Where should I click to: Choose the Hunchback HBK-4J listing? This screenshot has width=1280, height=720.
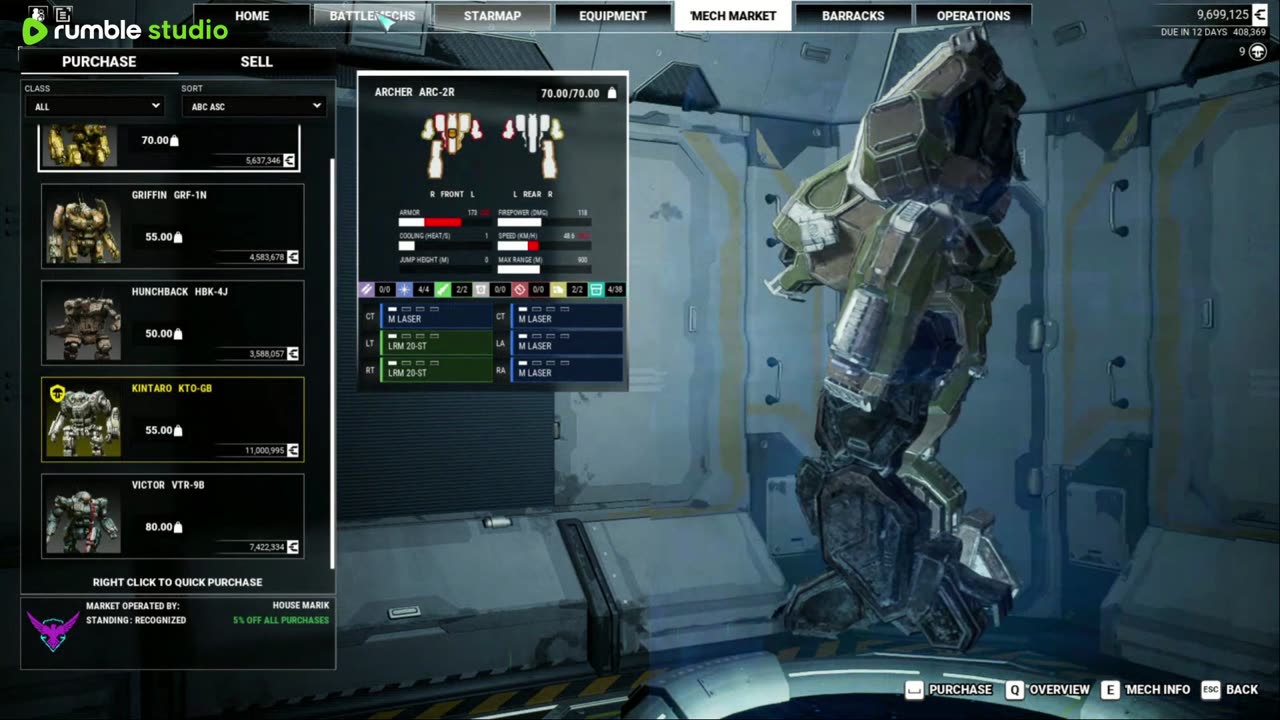[172, 322]
